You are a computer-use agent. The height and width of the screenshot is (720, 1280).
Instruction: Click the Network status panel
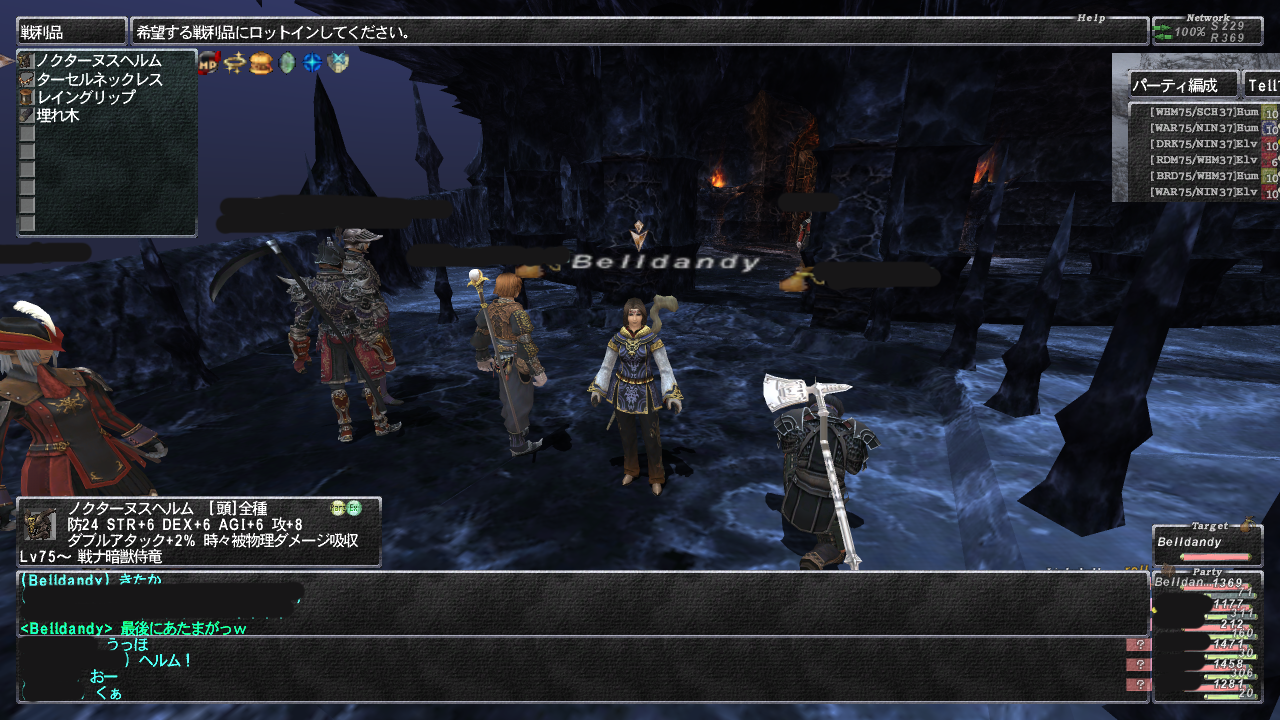coord(1206,31)
